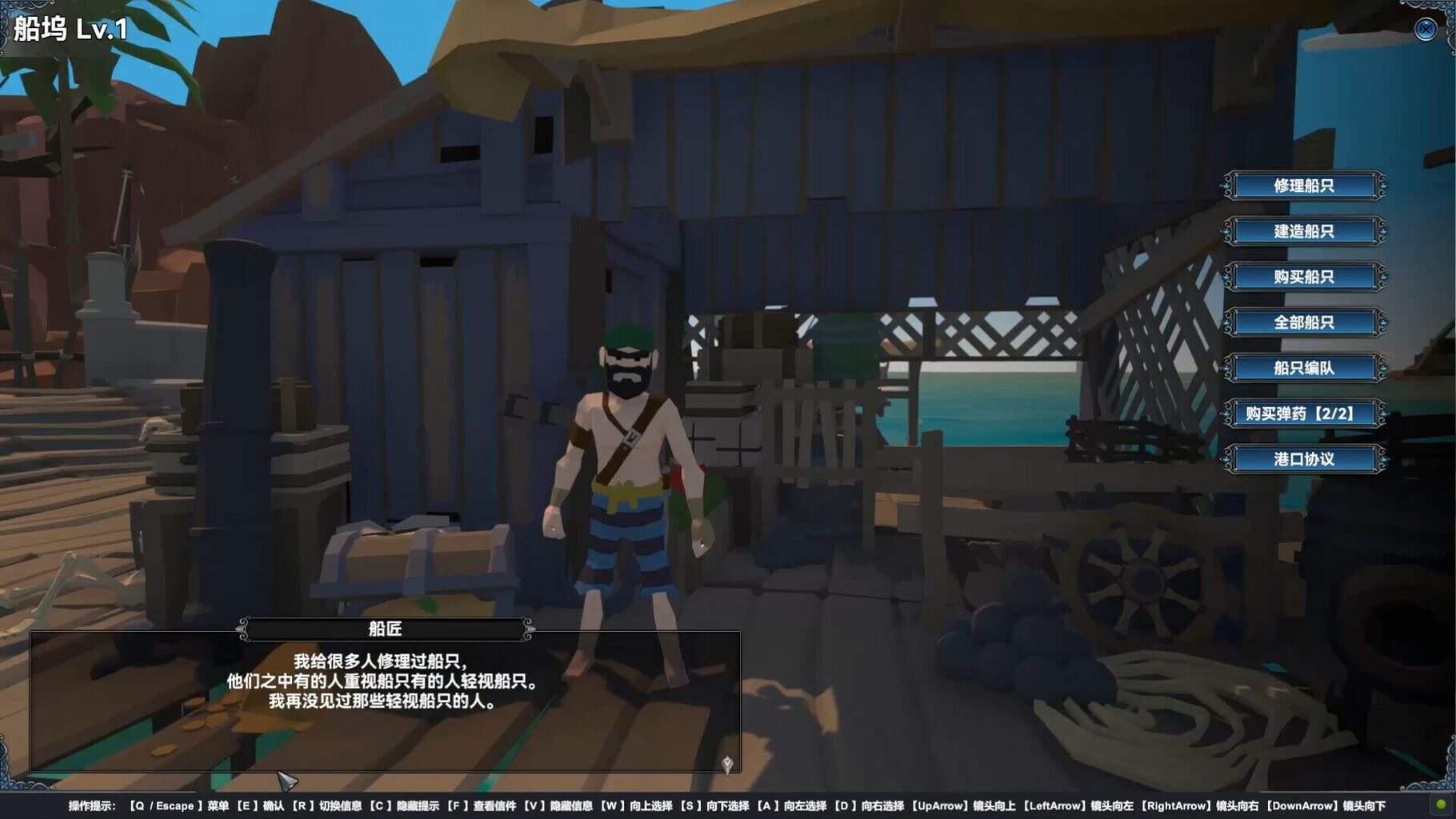Viewport: 1456px width, 819px height.
Task: Open the 购买船只 (buy ships) menu
Action: pyautogui.click(x=1304, y=277)
